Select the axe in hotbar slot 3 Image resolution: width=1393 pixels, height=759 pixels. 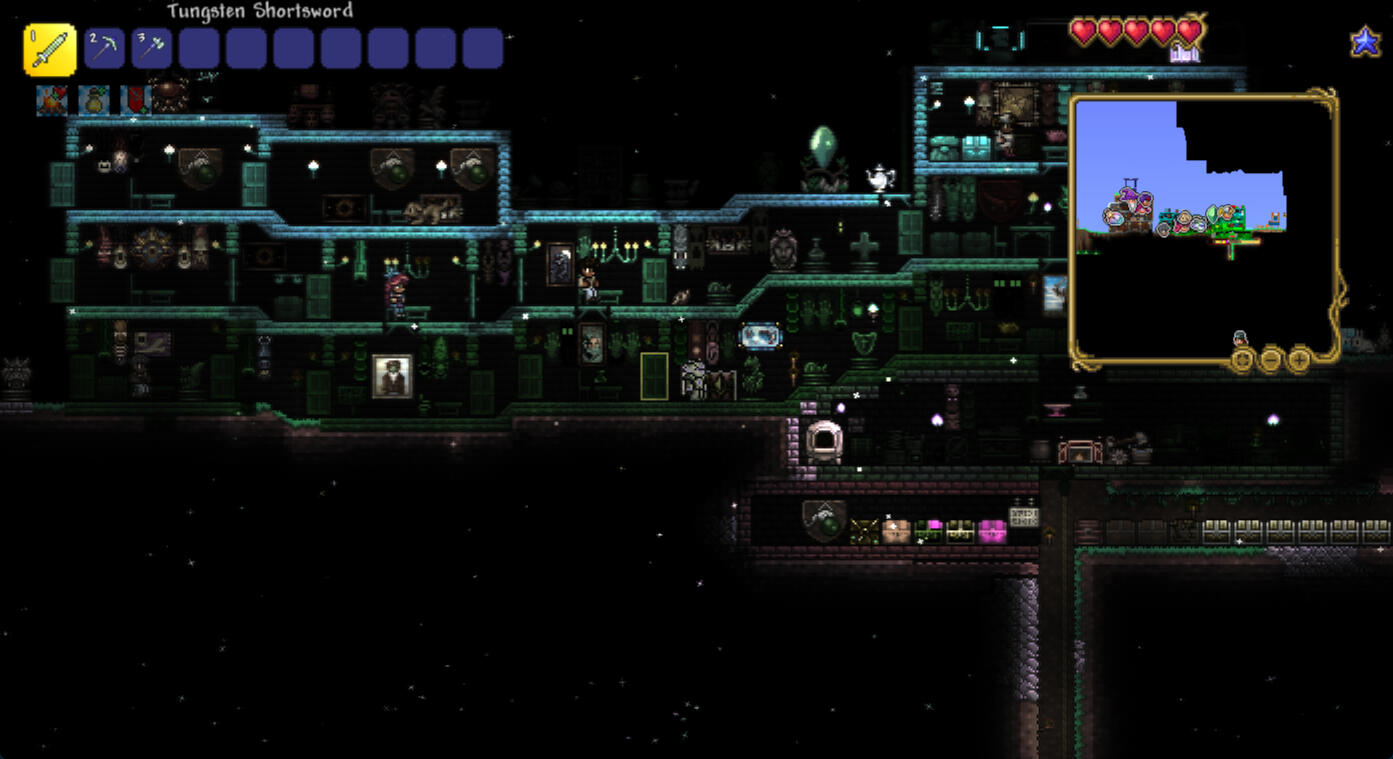click(x=152, y=49)
